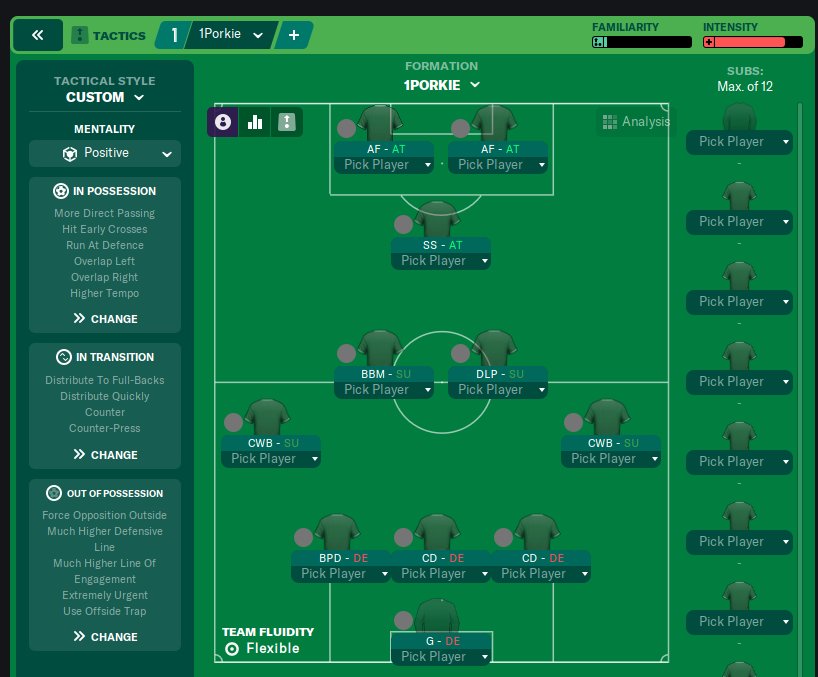
Task: Pick a player for the first substitute slot
Action: point(739,142)
